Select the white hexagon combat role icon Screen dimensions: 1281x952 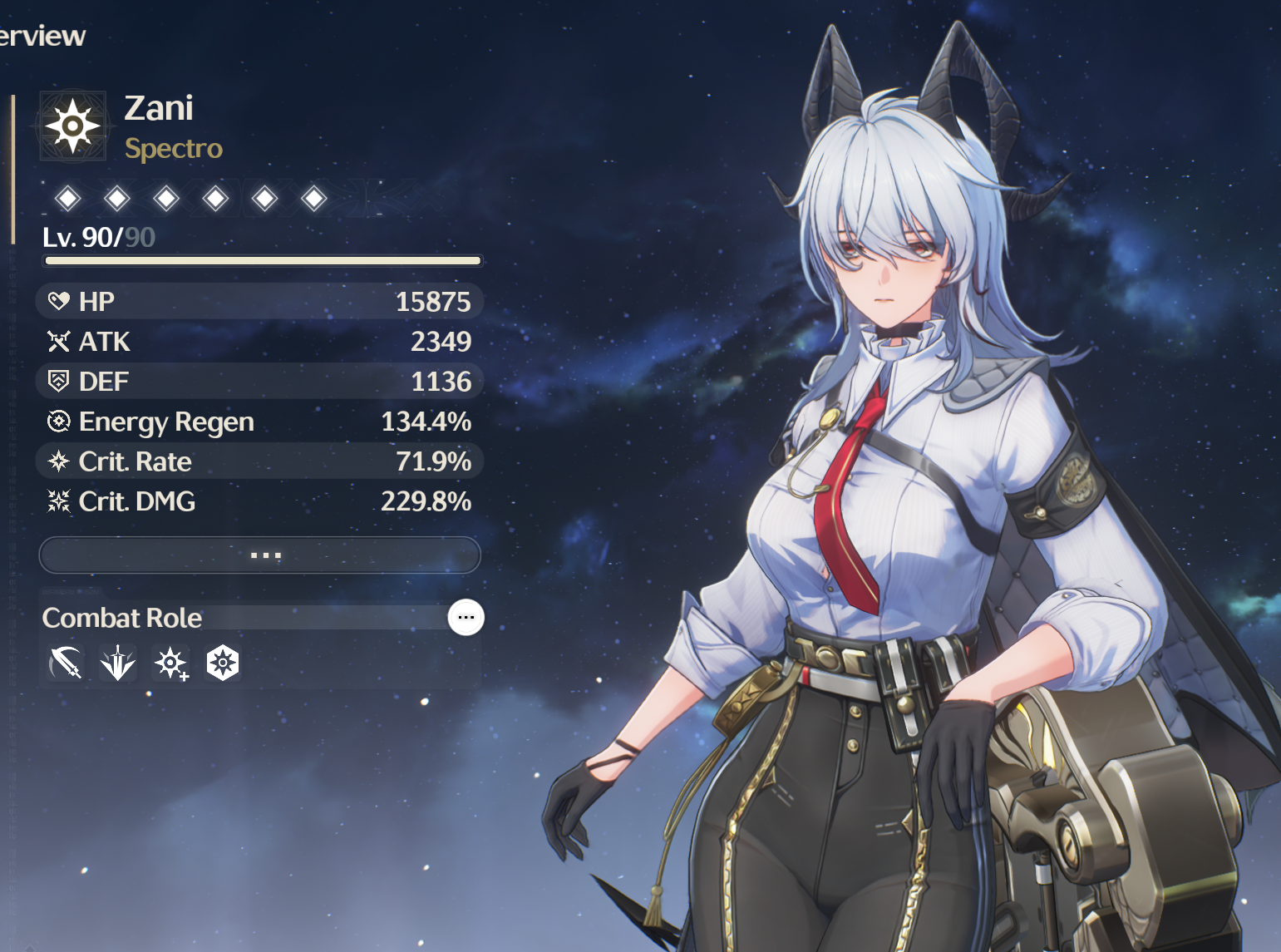pos(223,663)
